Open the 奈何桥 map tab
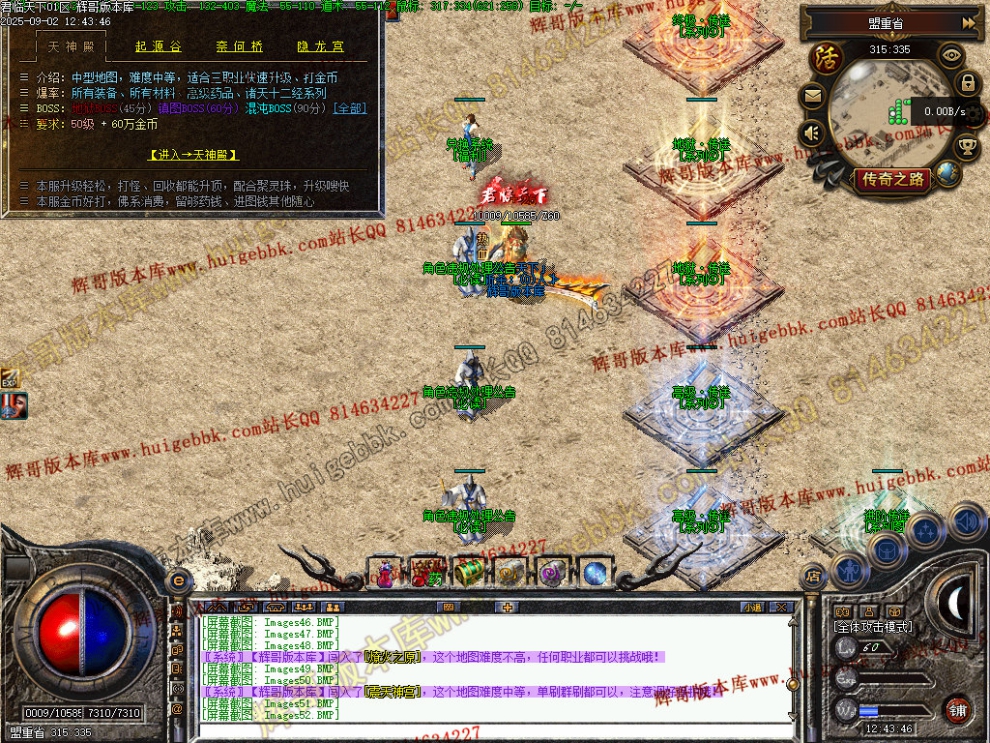The width and height of the screenshot is (990, 743). pyautogui.click(x=239, y=47)
